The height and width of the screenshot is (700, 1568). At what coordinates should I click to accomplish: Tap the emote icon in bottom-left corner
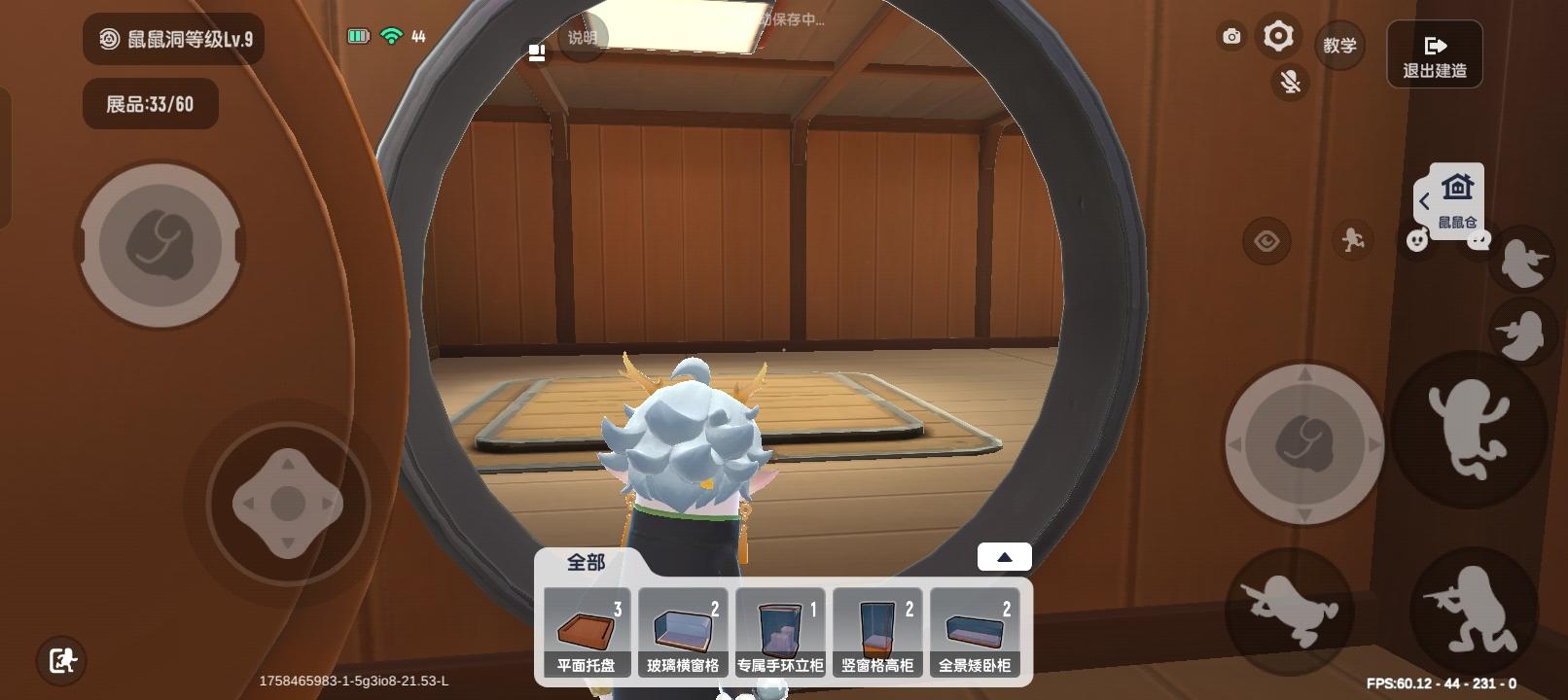pos(62,660)
